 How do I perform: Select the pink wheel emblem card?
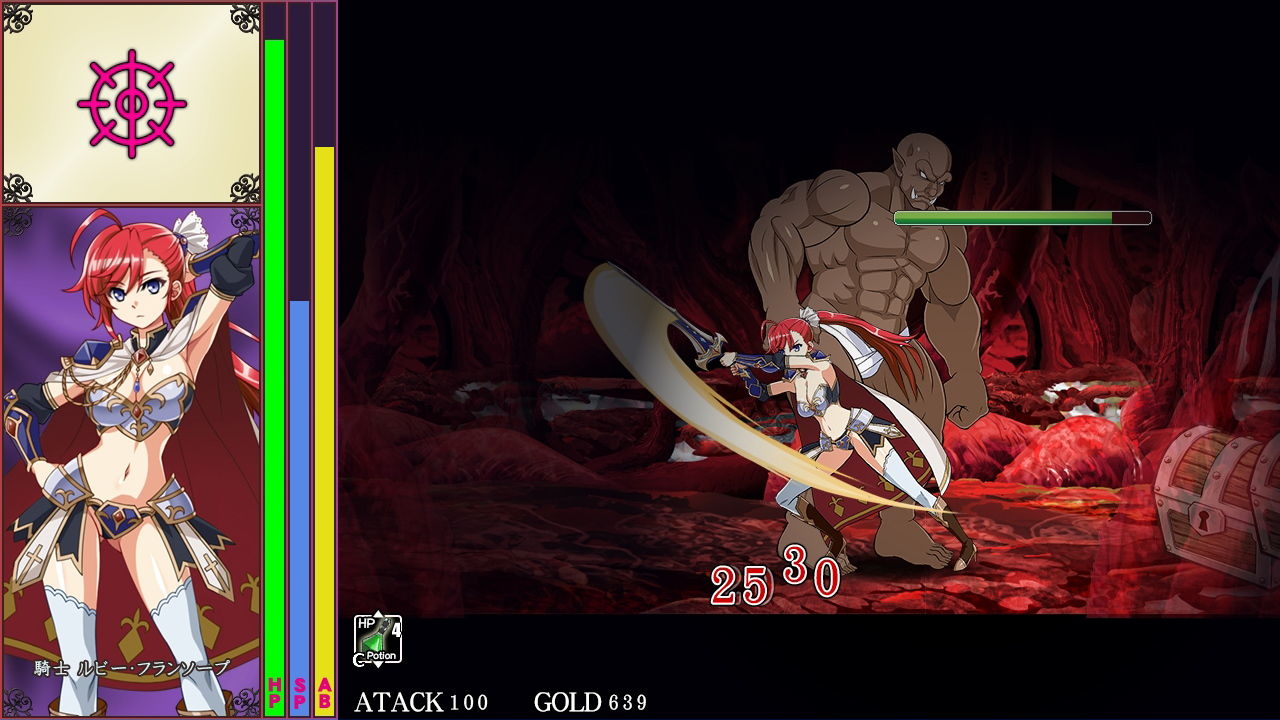[x=131, y=103]
